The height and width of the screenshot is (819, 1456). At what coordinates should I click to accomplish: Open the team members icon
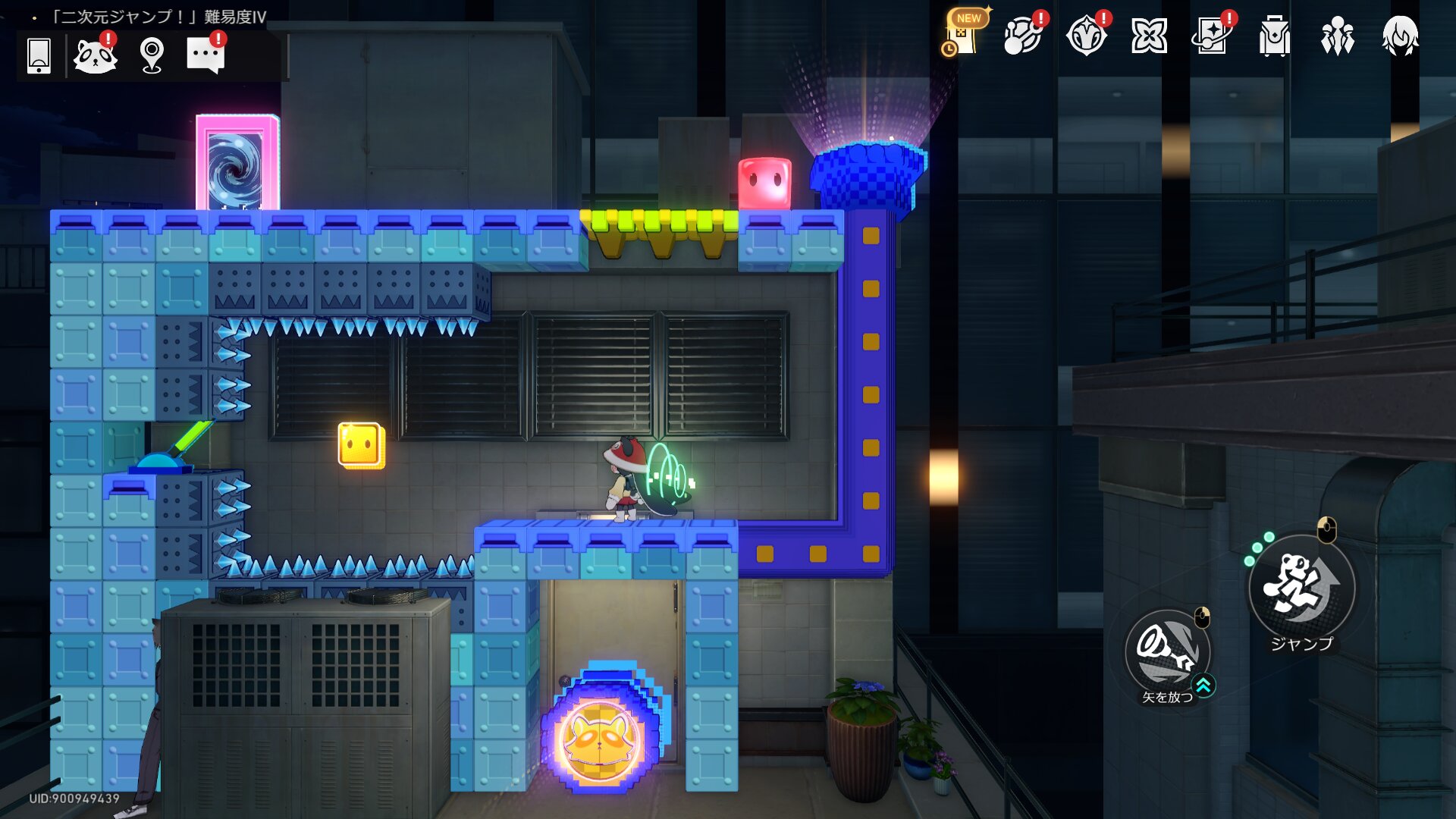click(1337, 36)
